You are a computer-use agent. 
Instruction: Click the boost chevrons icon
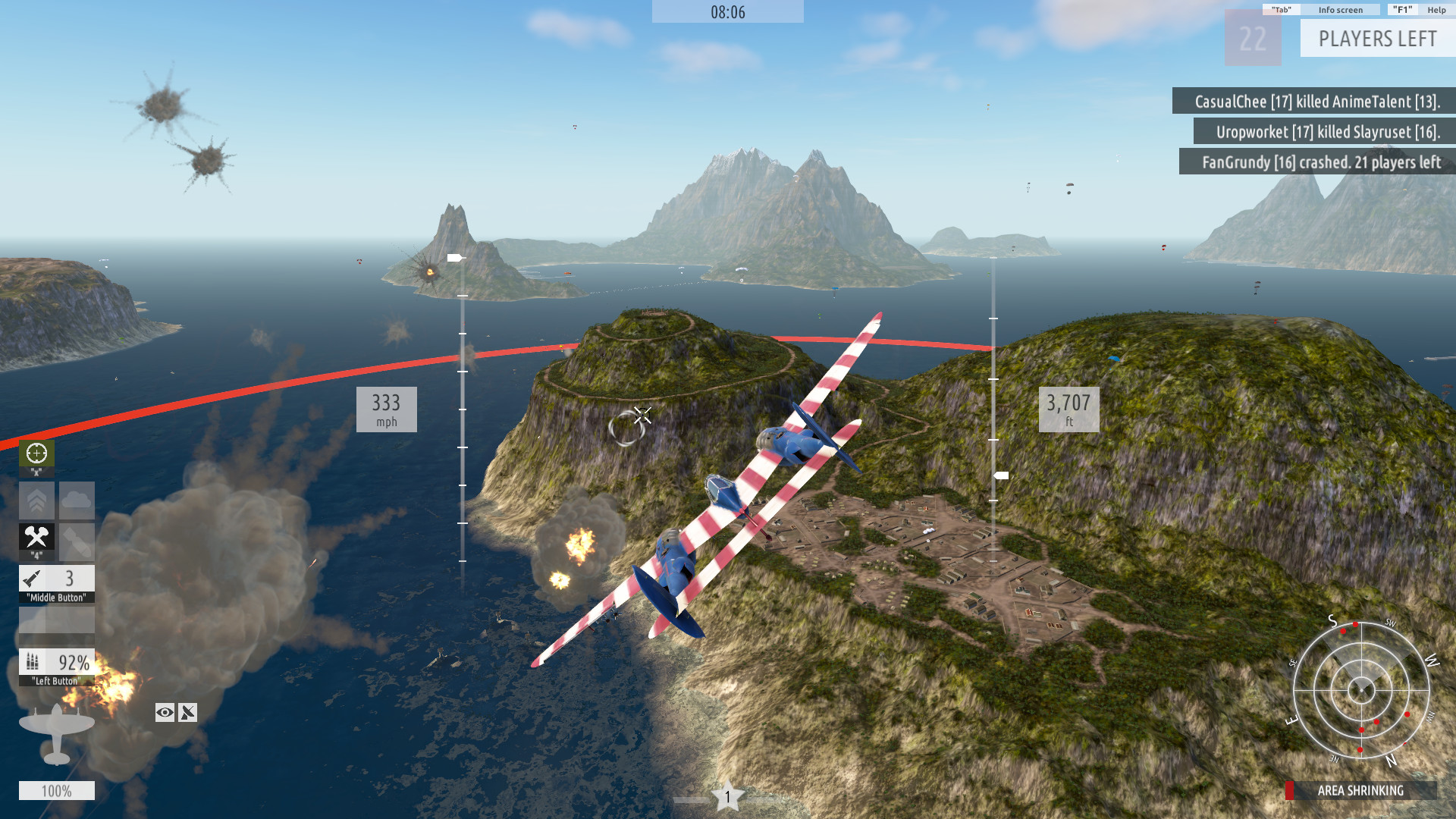(36, 500)
